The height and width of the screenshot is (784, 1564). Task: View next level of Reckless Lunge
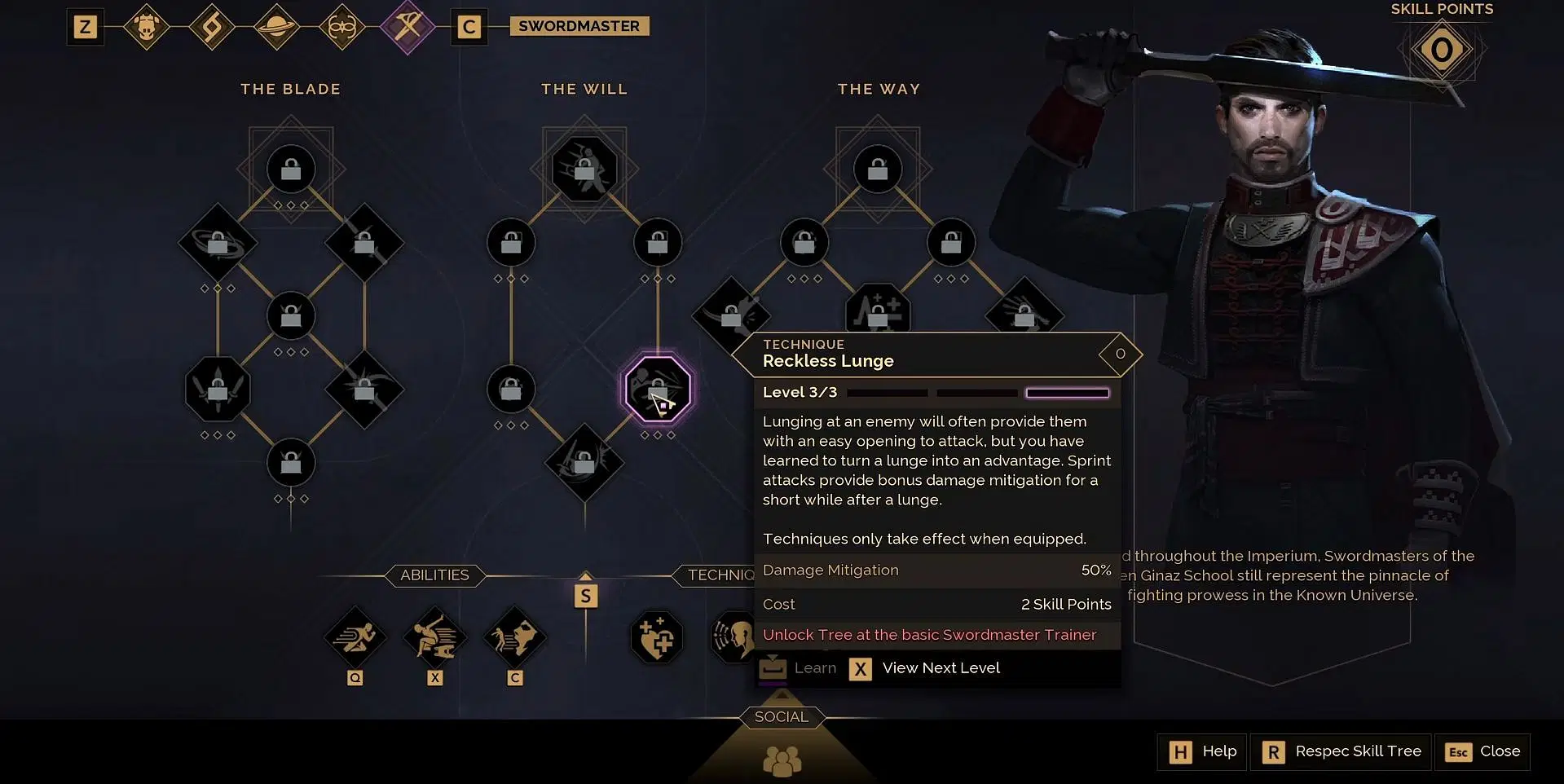pyautogui.click(x=925, y=668)
